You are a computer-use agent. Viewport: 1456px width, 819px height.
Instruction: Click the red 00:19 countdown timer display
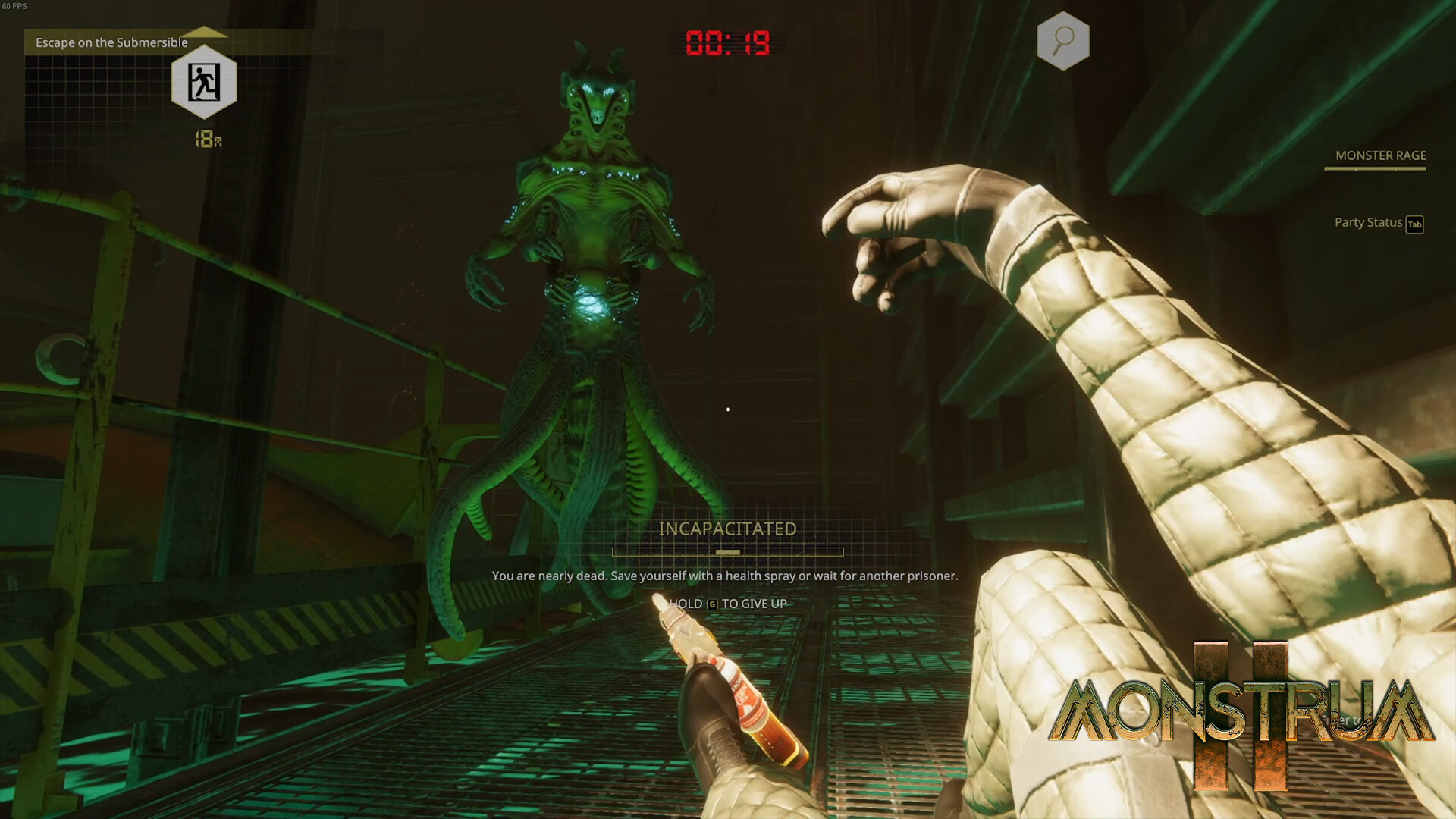pyautogui.click(x=727, y=42)
